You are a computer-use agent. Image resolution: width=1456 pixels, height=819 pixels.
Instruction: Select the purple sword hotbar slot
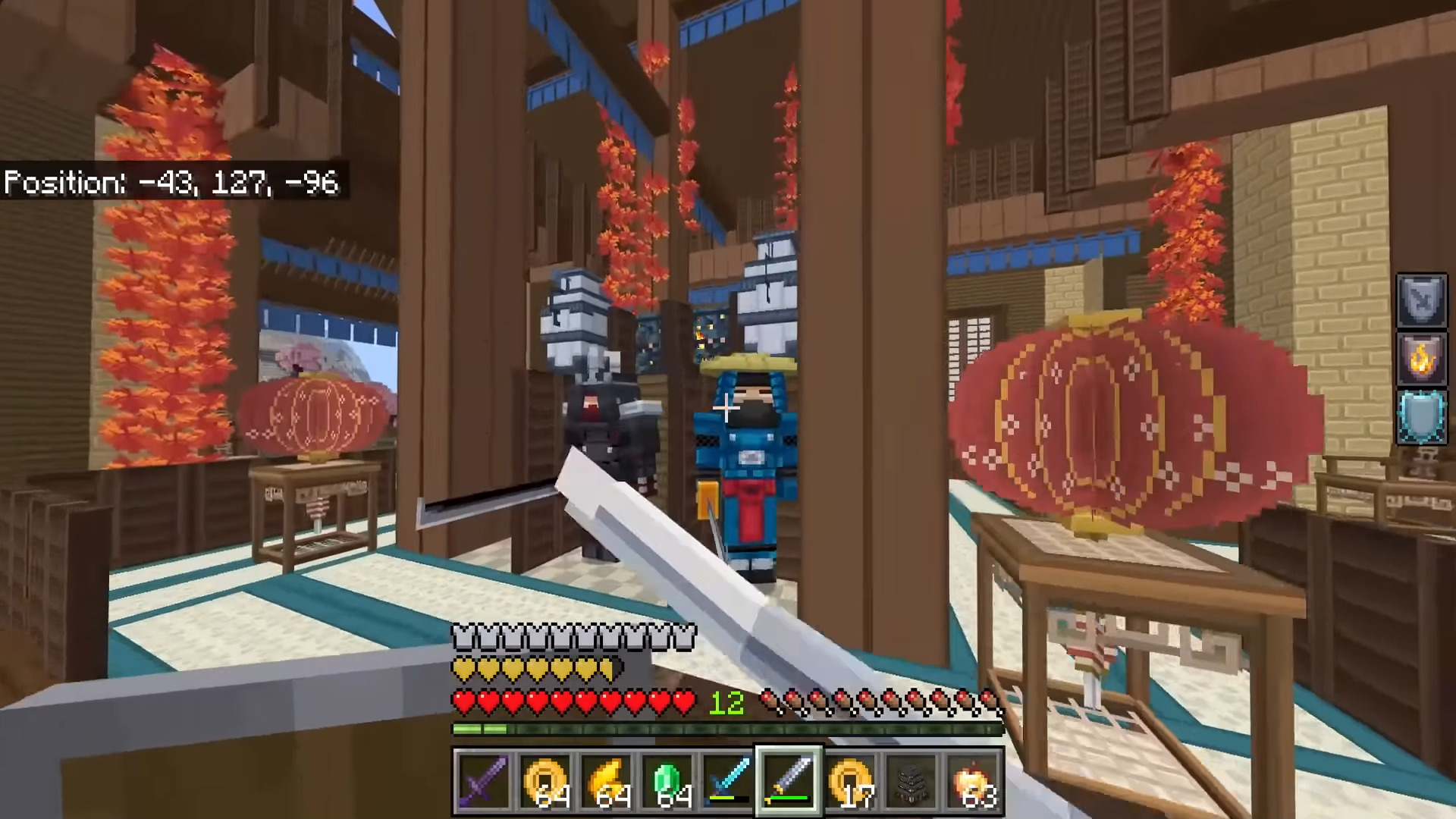483,781
